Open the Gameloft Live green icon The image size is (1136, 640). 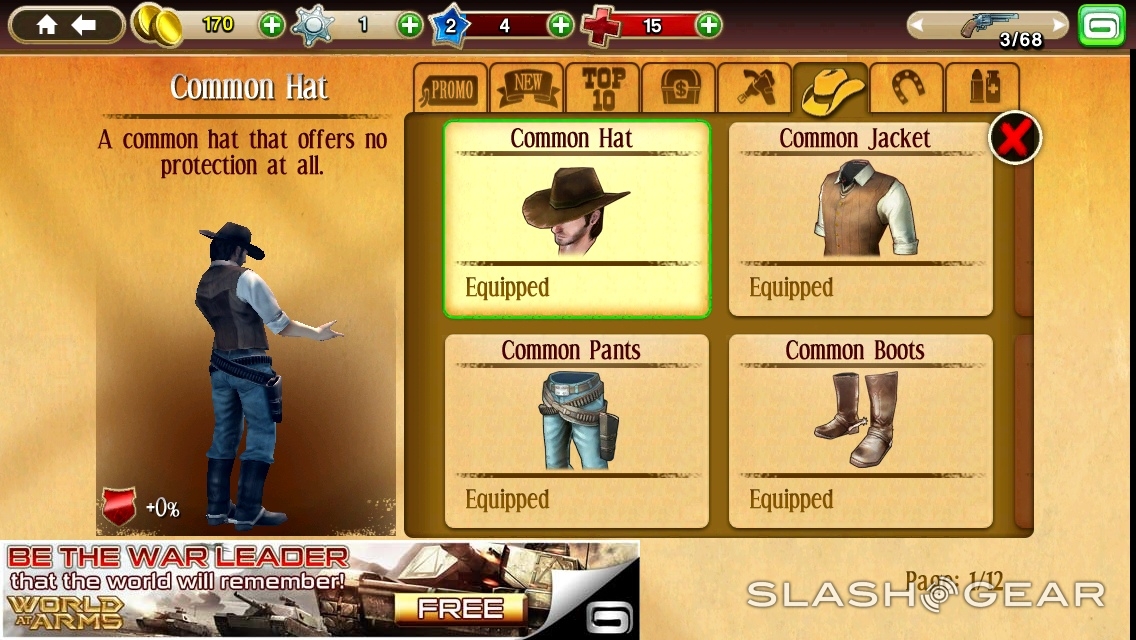(1102, 25)
